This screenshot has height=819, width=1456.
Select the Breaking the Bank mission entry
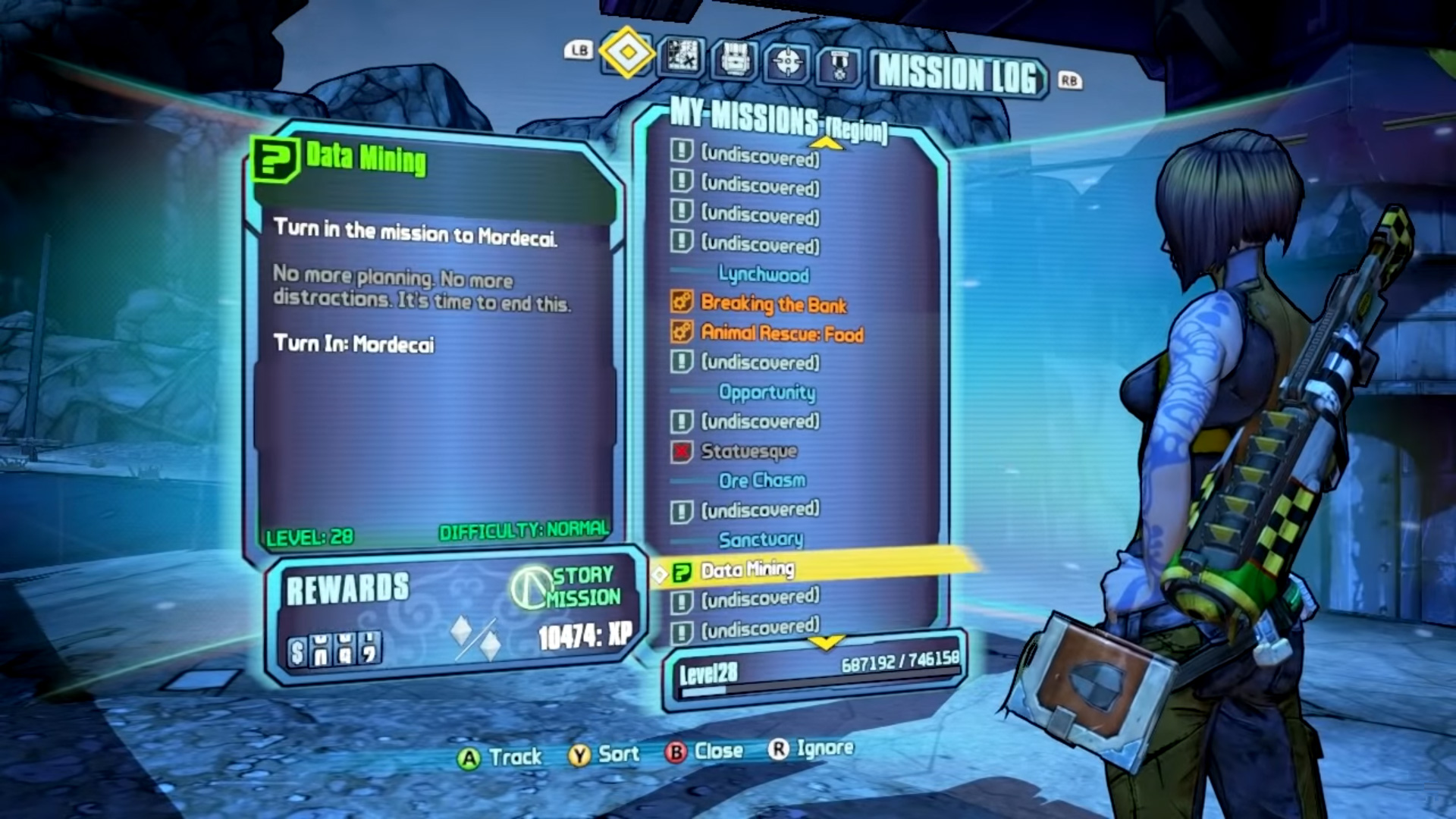(x=773, y=305)
